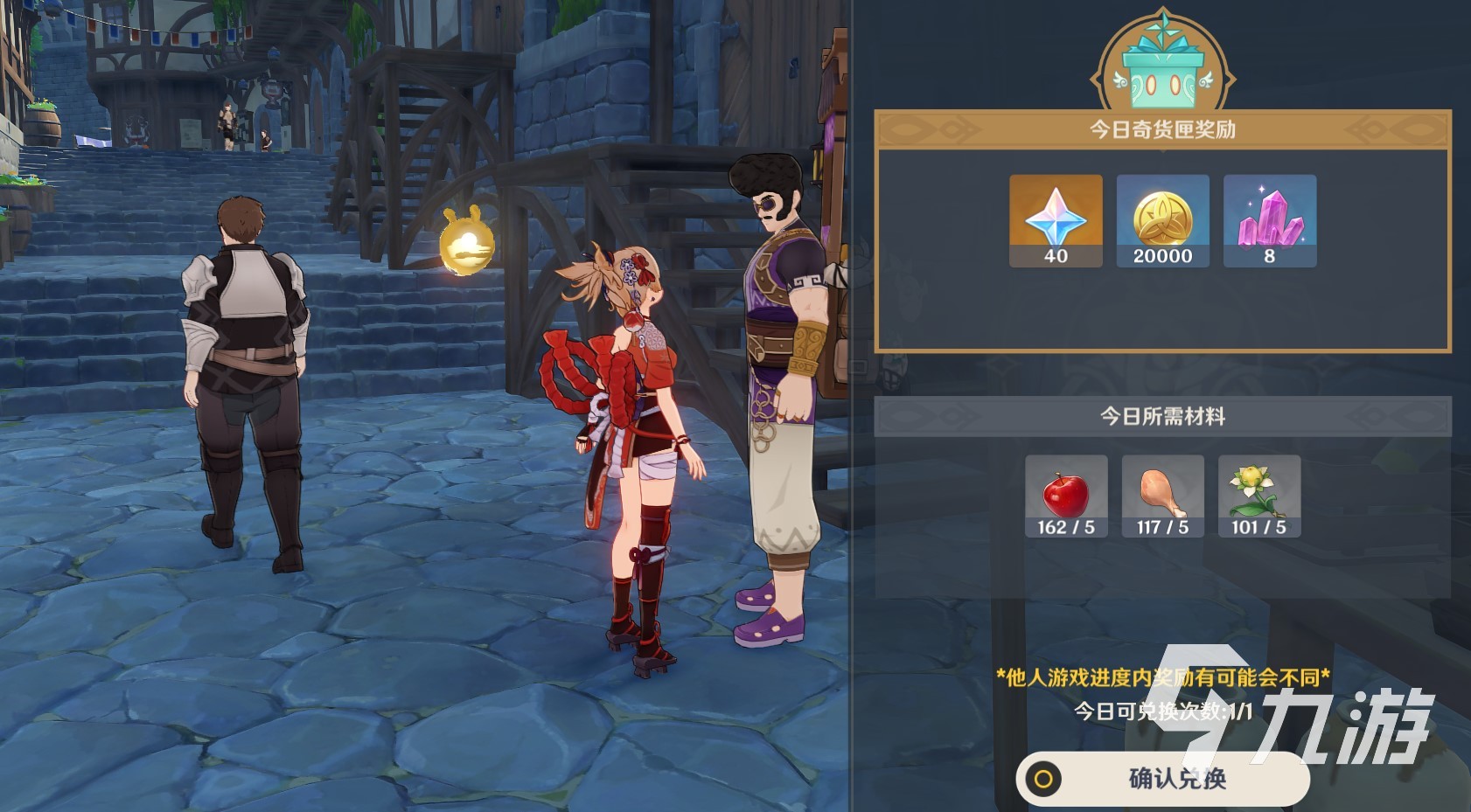Check the yellow flower material slot
The height and width of the screenshot is (812, 1471).
(1258, 496)
